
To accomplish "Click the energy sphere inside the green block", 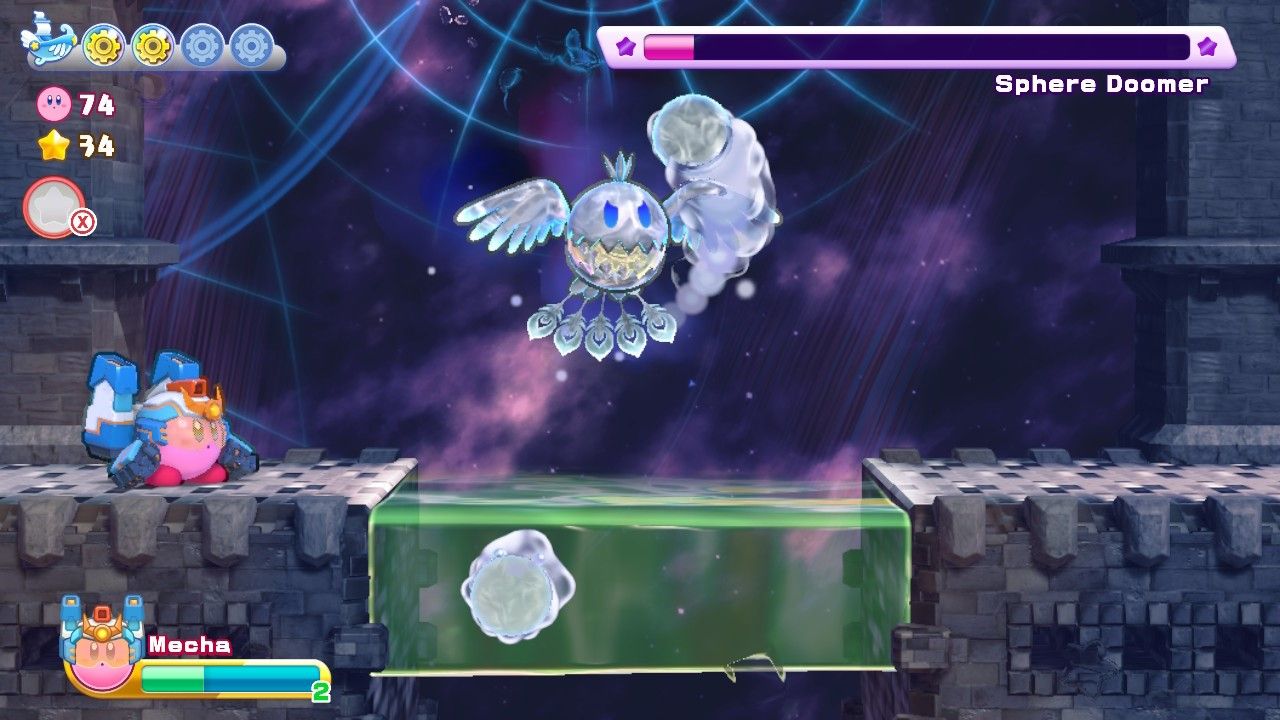I will pyautogui.click(x=512, y=590).
